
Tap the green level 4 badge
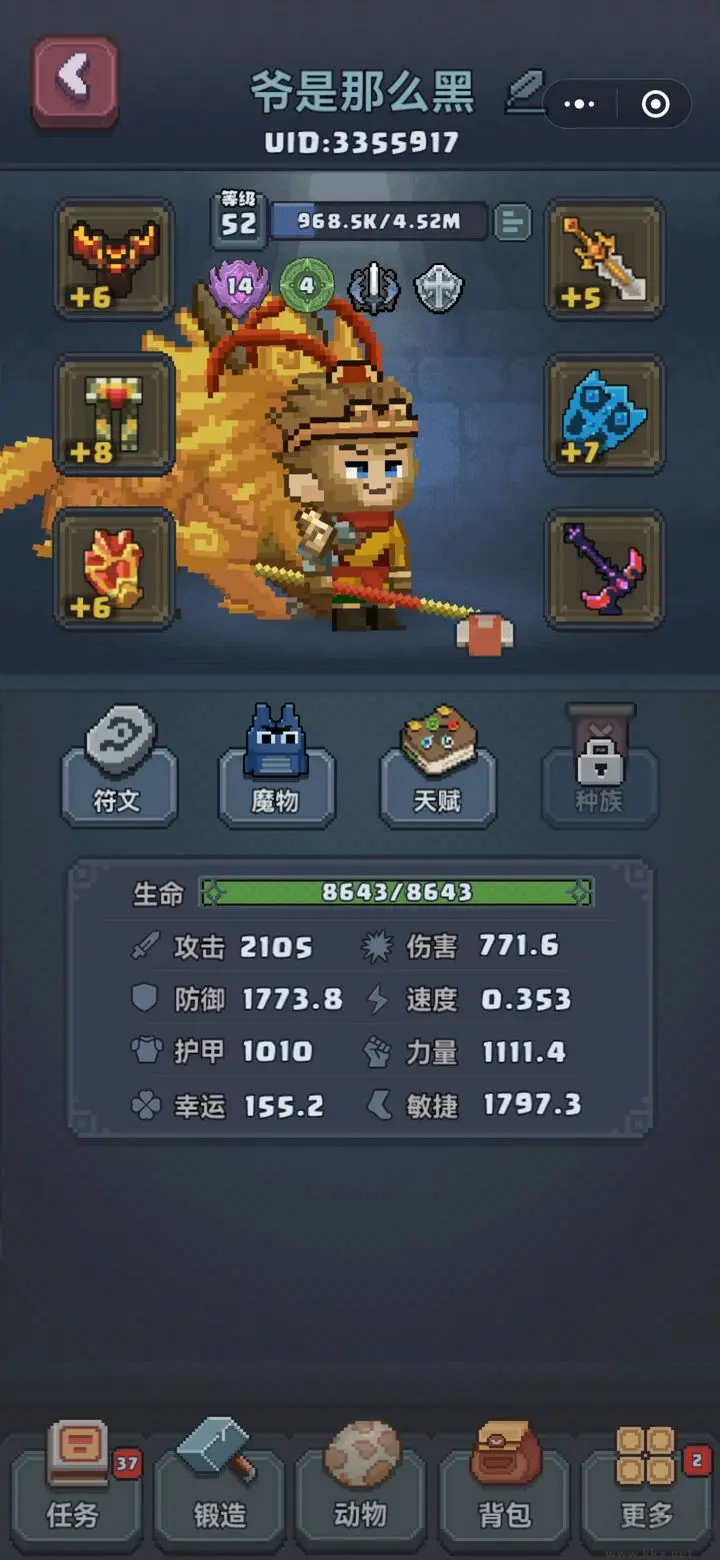point(305,287)
